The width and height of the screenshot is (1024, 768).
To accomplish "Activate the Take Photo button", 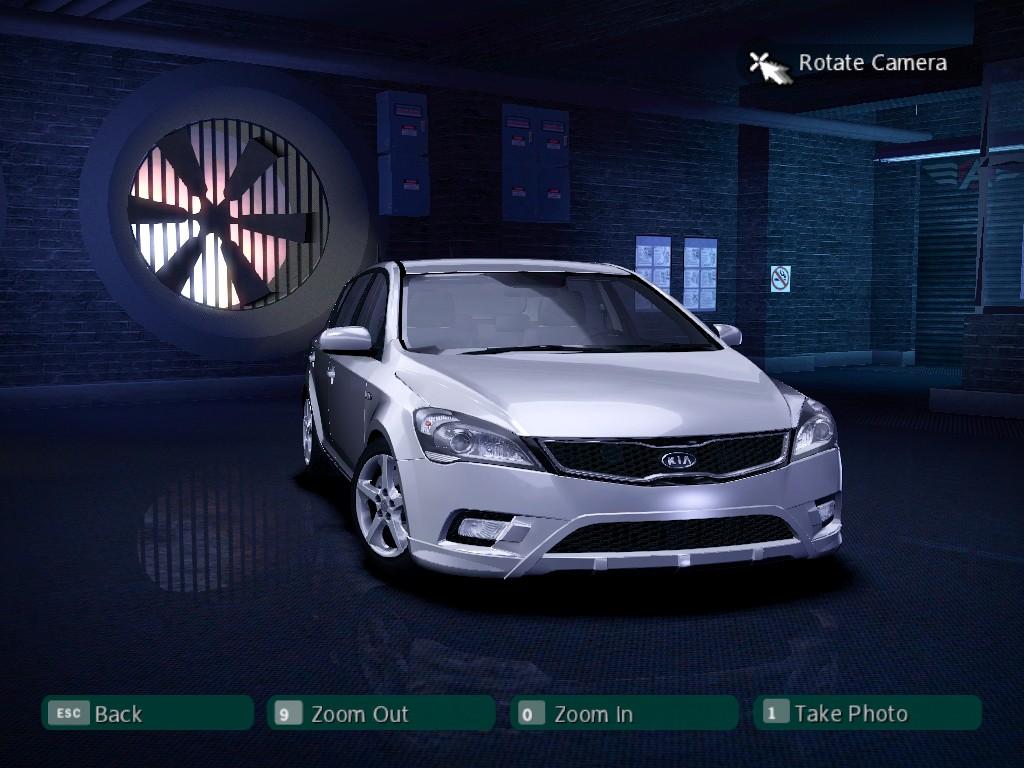I will (x=866, y=713).
